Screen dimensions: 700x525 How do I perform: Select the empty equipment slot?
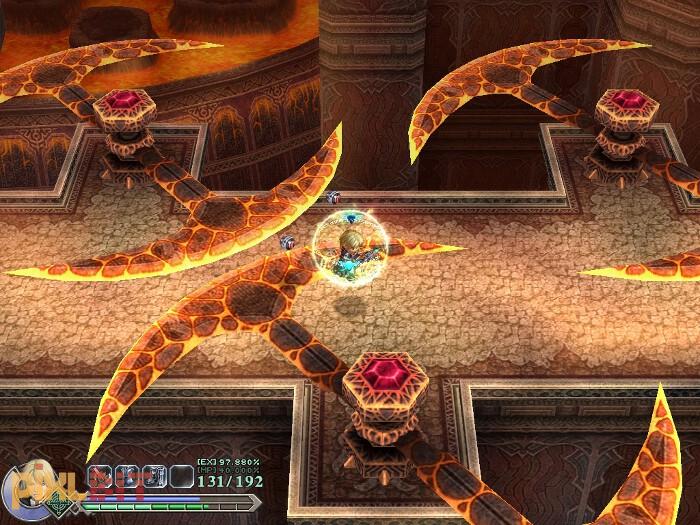181,477
